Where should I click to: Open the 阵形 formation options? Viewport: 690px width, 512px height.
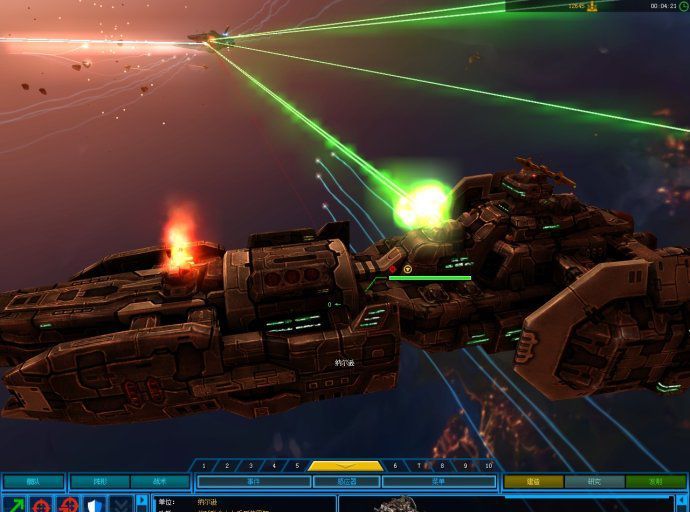(x=100, y=481)
